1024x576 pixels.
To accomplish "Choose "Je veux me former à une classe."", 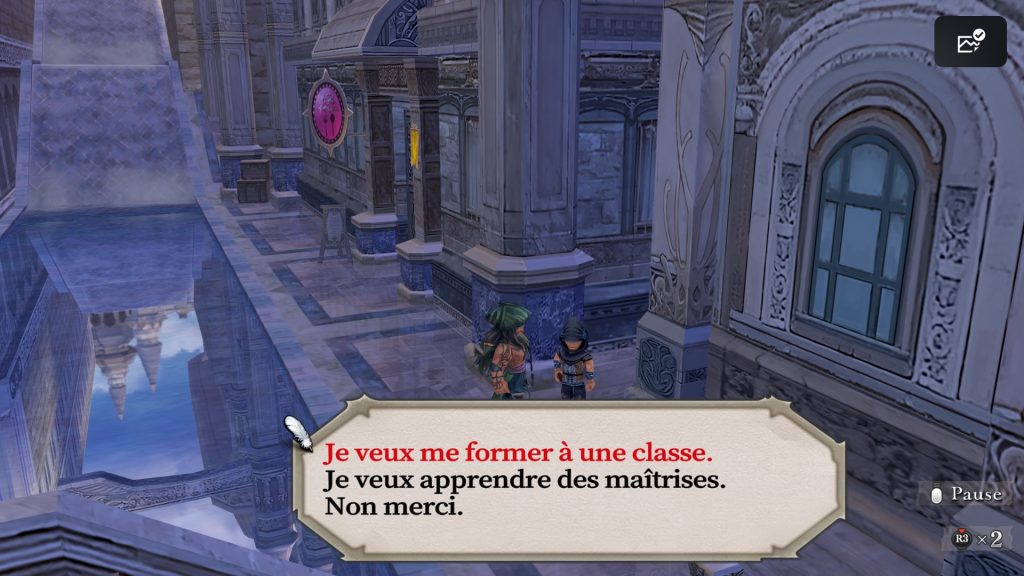I will tap(518, 453).
